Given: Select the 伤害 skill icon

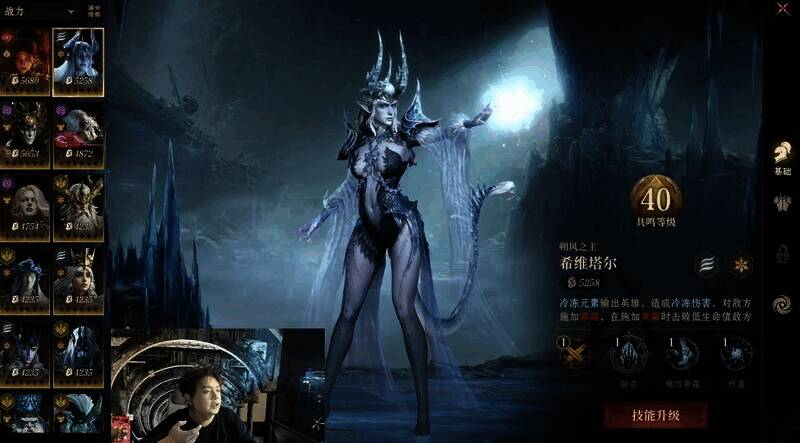Looking at the screenshot, I should [x=735, y=354].
